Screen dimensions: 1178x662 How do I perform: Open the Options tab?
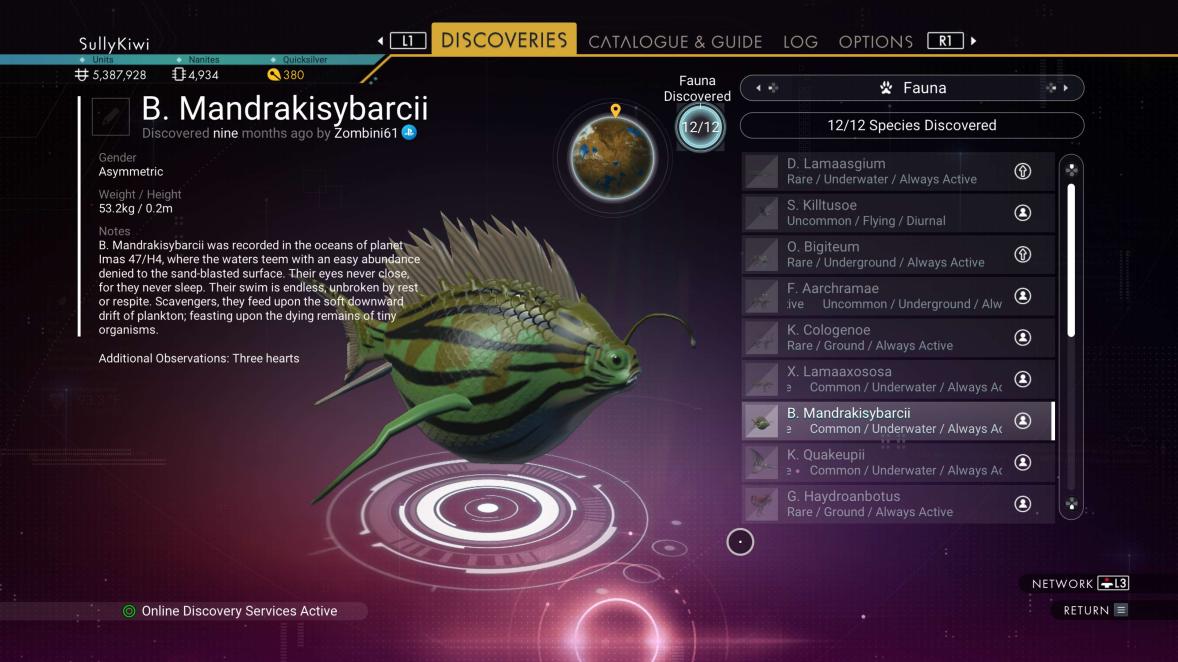pyautogui.click(x=875, y=42)
